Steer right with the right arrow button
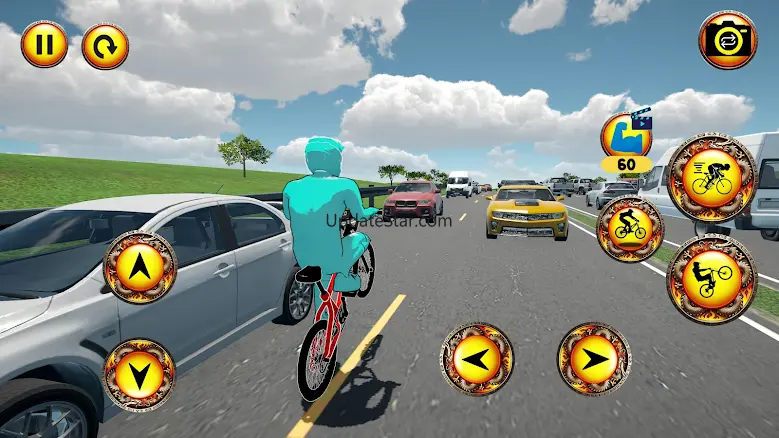The height and width of the screenshot is (438, 779). click(x=594, y=358)
